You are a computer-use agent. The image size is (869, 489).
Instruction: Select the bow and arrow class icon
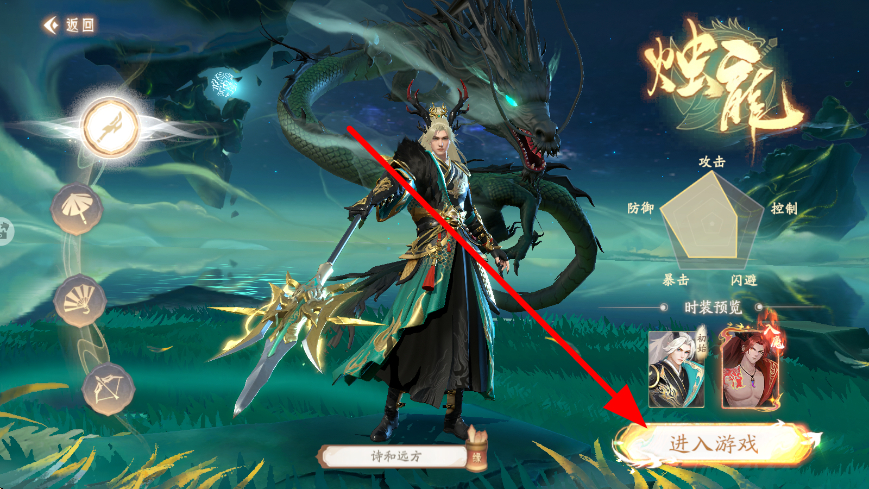(107, 386)
